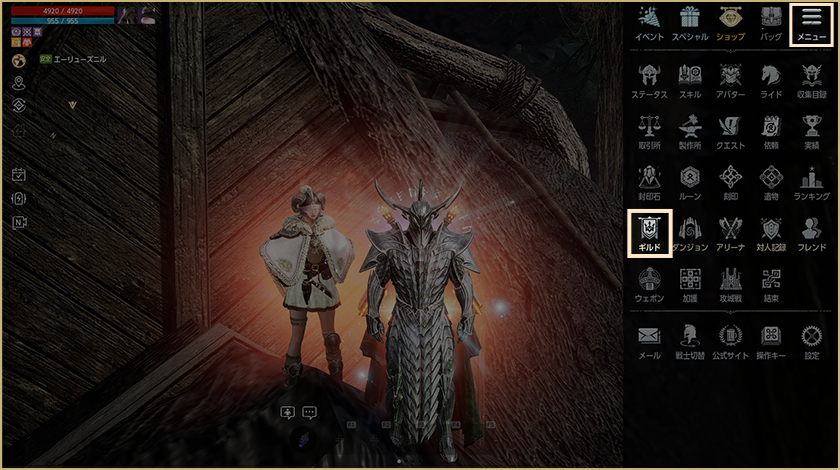
Task: Enter the ダンジョン (Dungeon) menu
Action: coord(690,232)
